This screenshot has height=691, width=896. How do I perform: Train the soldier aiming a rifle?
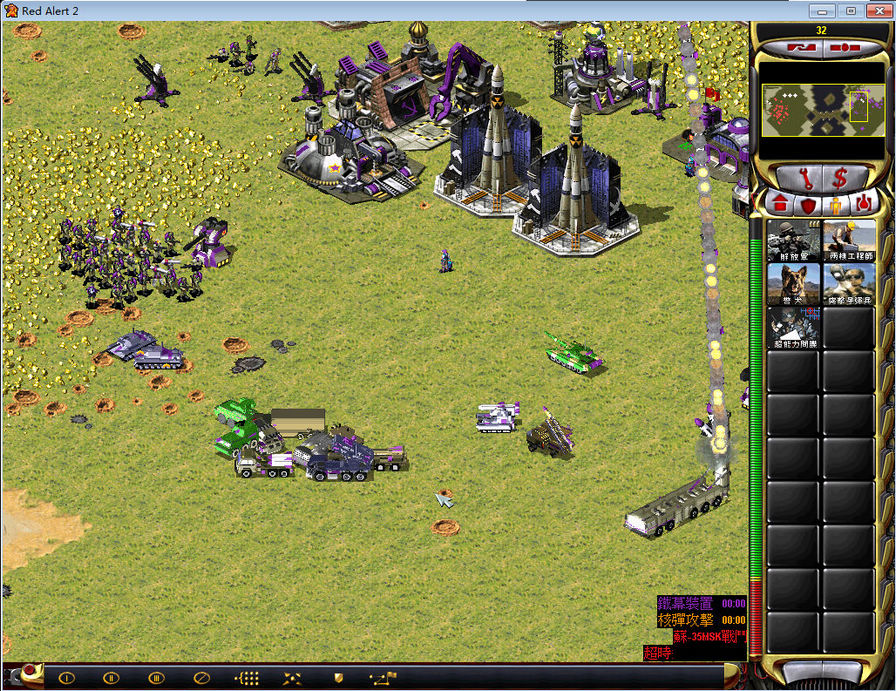[794, 240]
